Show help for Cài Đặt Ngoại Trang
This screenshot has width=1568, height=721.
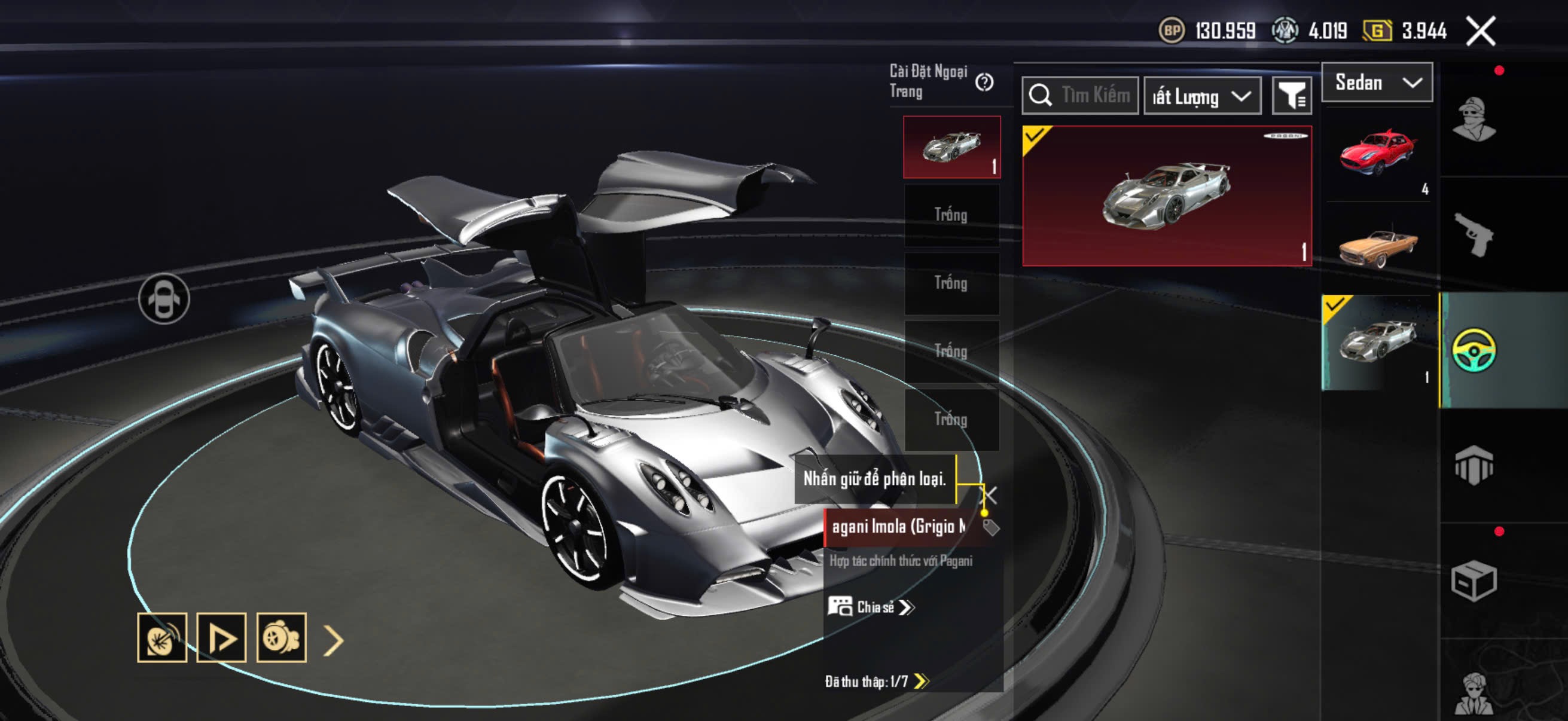coord(984,82)
